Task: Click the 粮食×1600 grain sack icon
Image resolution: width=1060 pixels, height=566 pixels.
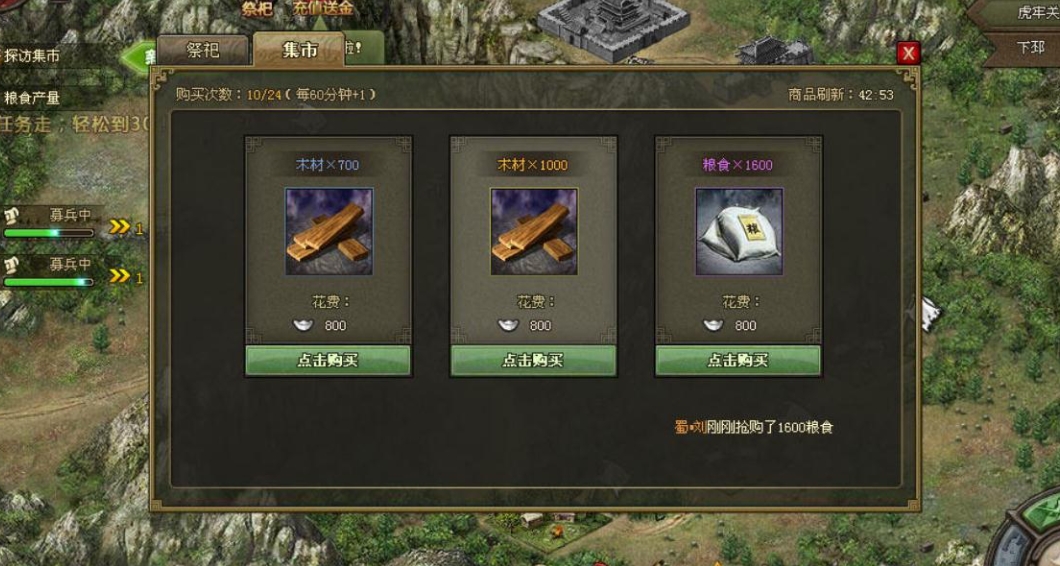Action: [738, 232]
